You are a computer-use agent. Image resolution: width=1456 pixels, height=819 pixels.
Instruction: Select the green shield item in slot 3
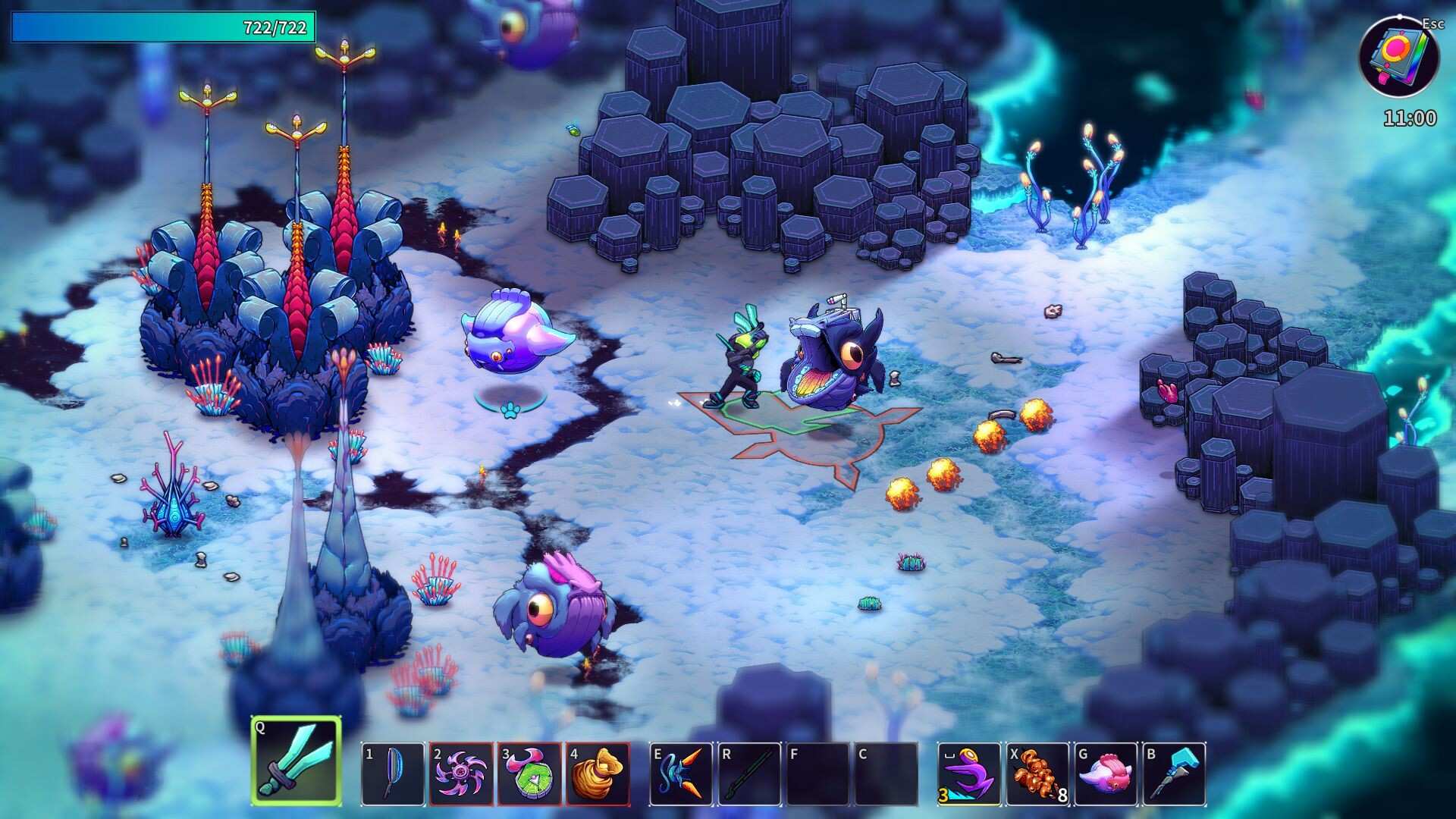pos(528,775)
